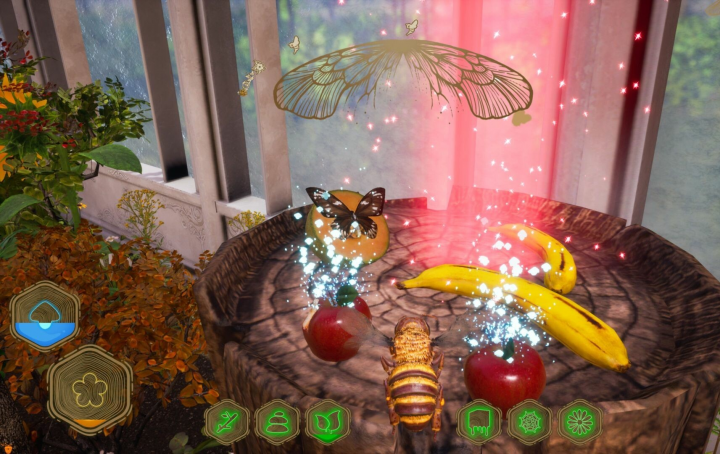The image size is (720, 454).
Task: Select the dripping sap icon
Action: click(479, 422)
